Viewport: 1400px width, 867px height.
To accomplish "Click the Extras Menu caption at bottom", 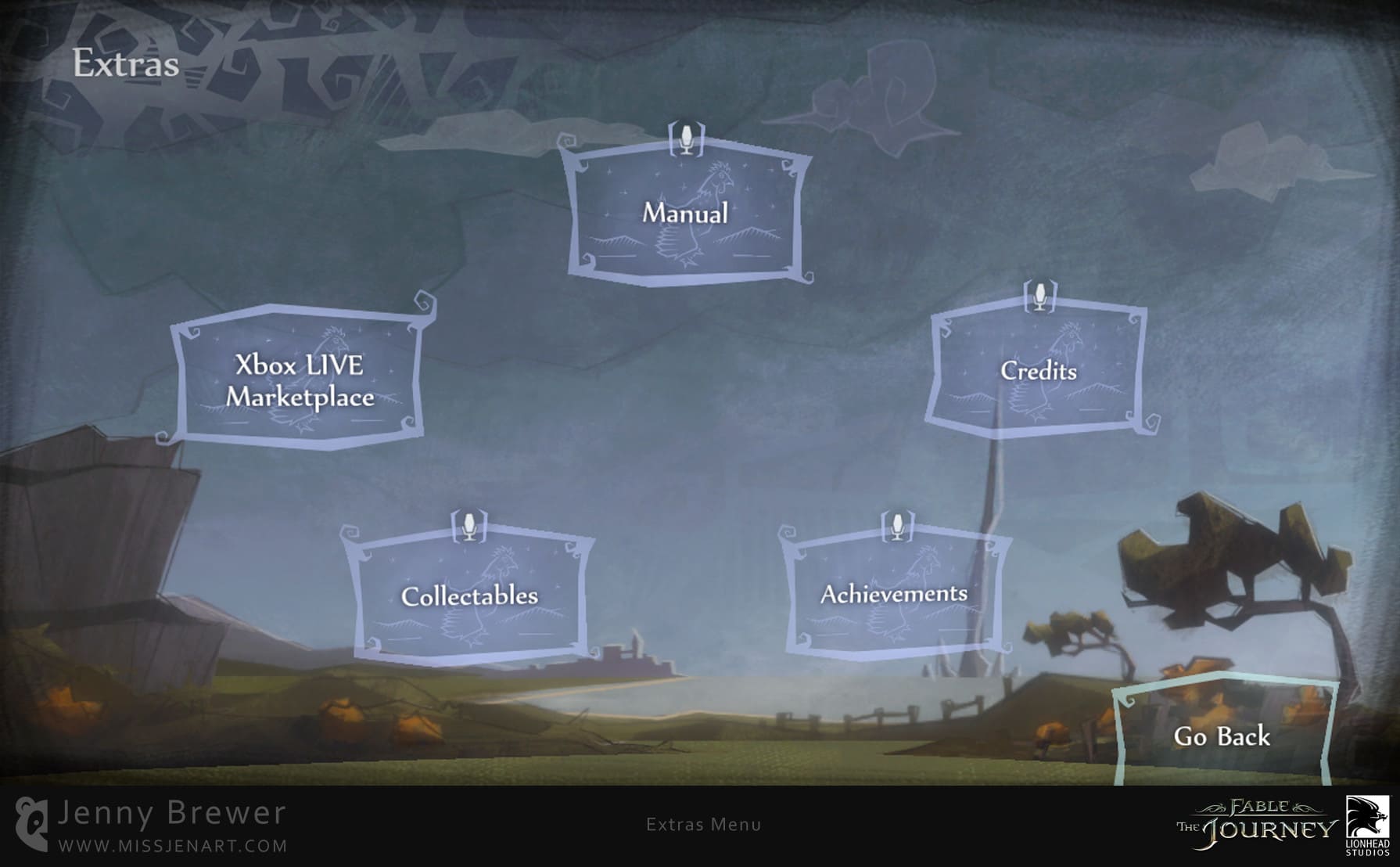I will (703, 826).
